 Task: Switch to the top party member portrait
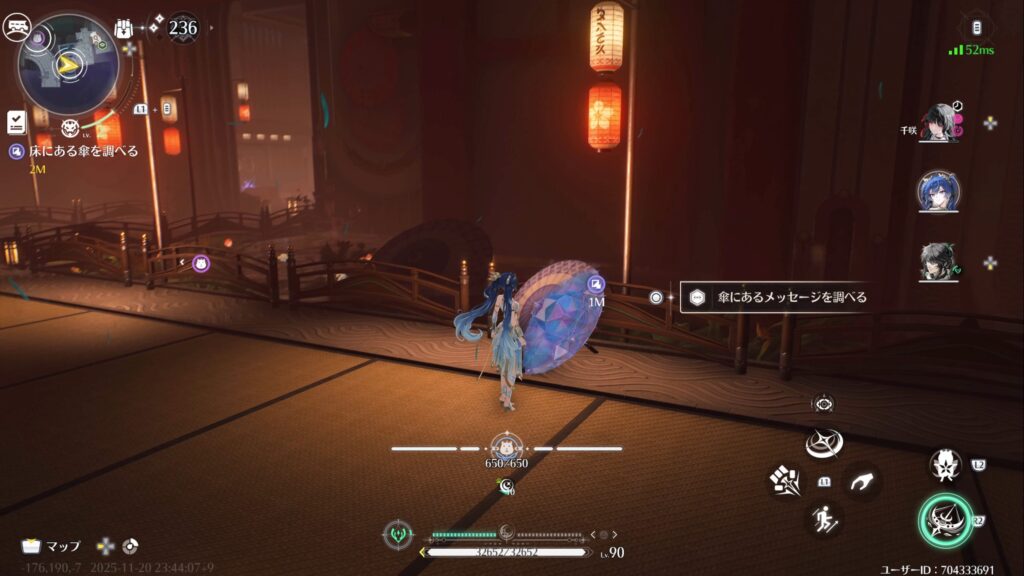click(939, 123)
